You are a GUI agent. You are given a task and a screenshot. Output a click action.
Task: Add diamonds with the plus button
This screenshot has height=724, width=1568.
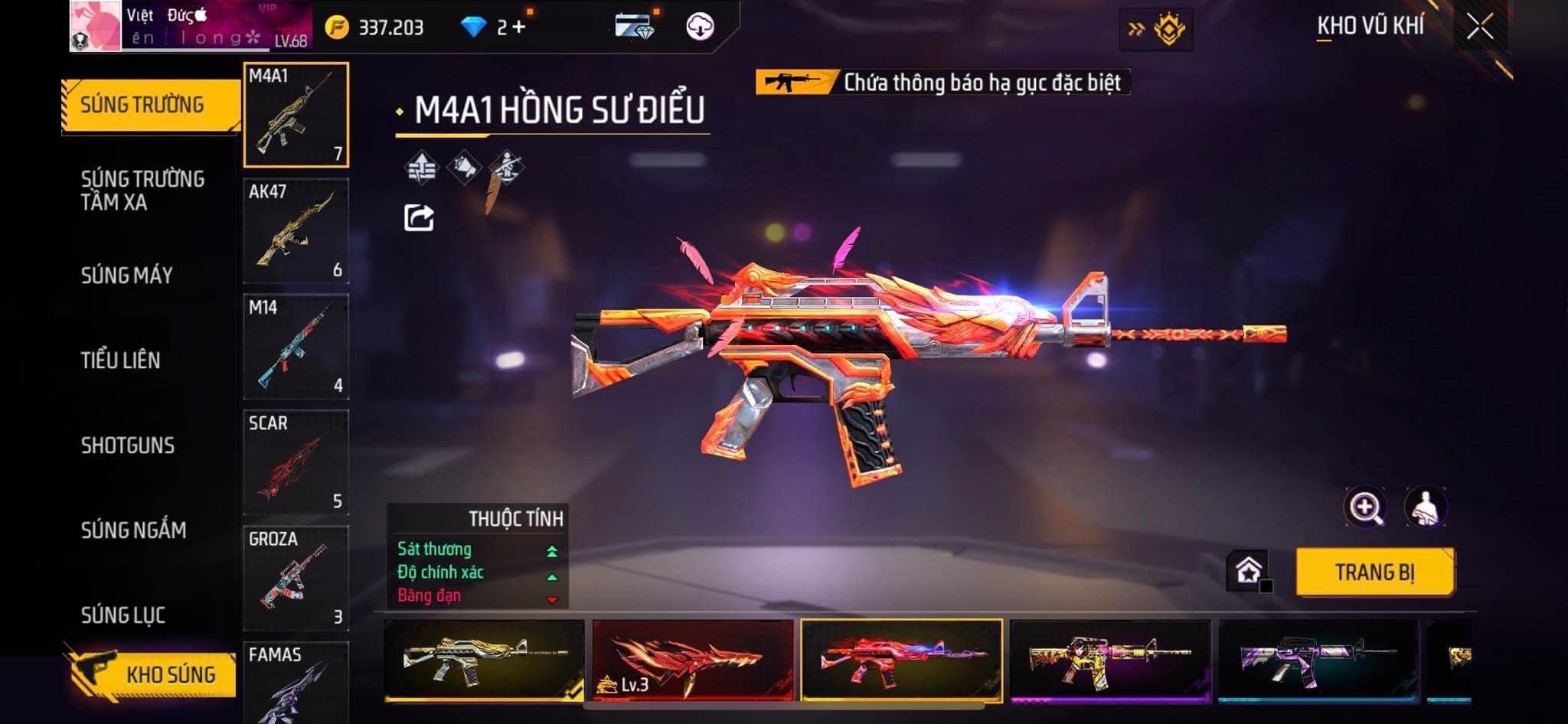pyautogui.click(x=520, y=28)
